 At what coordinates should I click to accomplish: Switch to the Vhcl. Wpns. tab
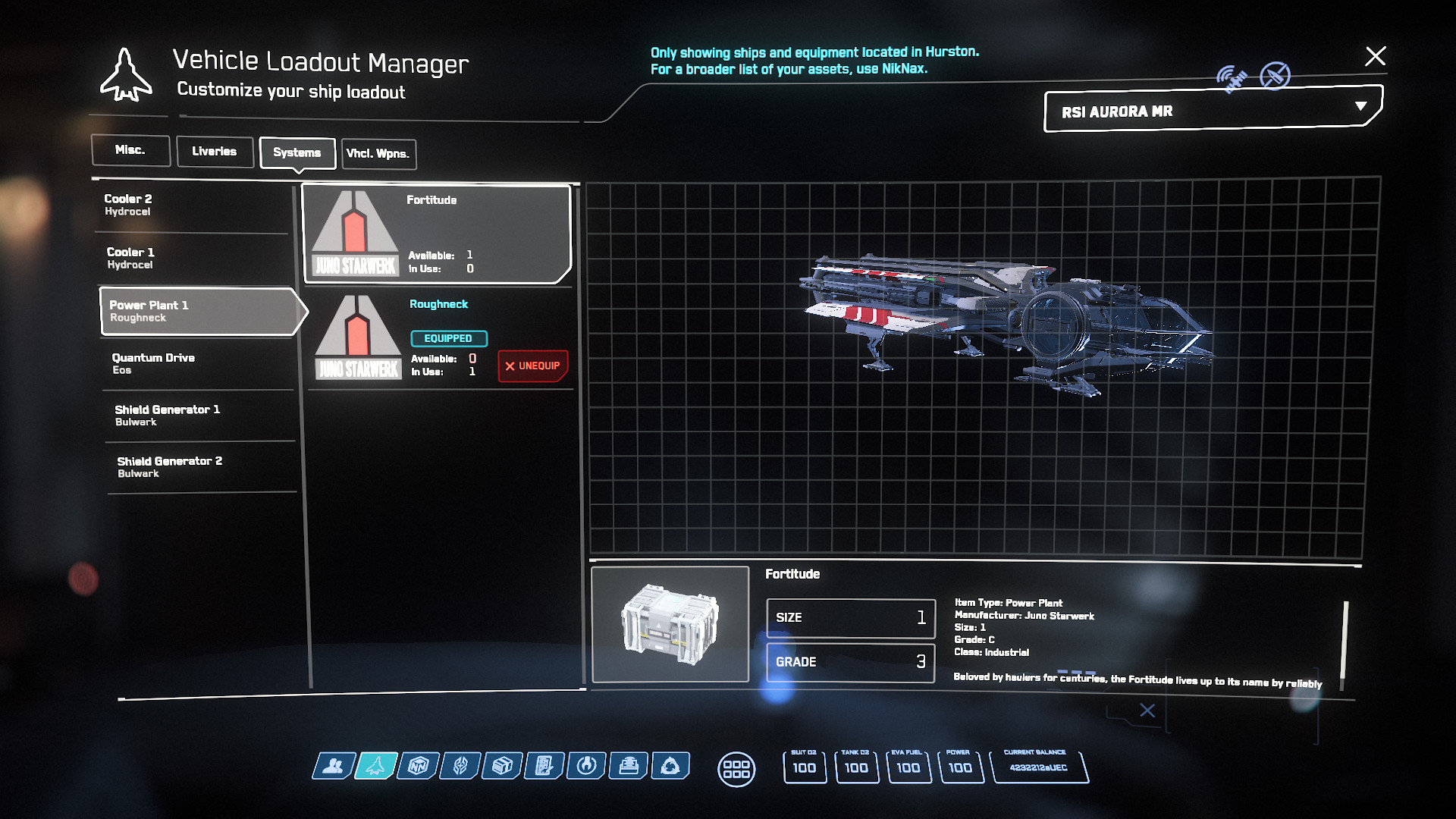click(378, 154)
